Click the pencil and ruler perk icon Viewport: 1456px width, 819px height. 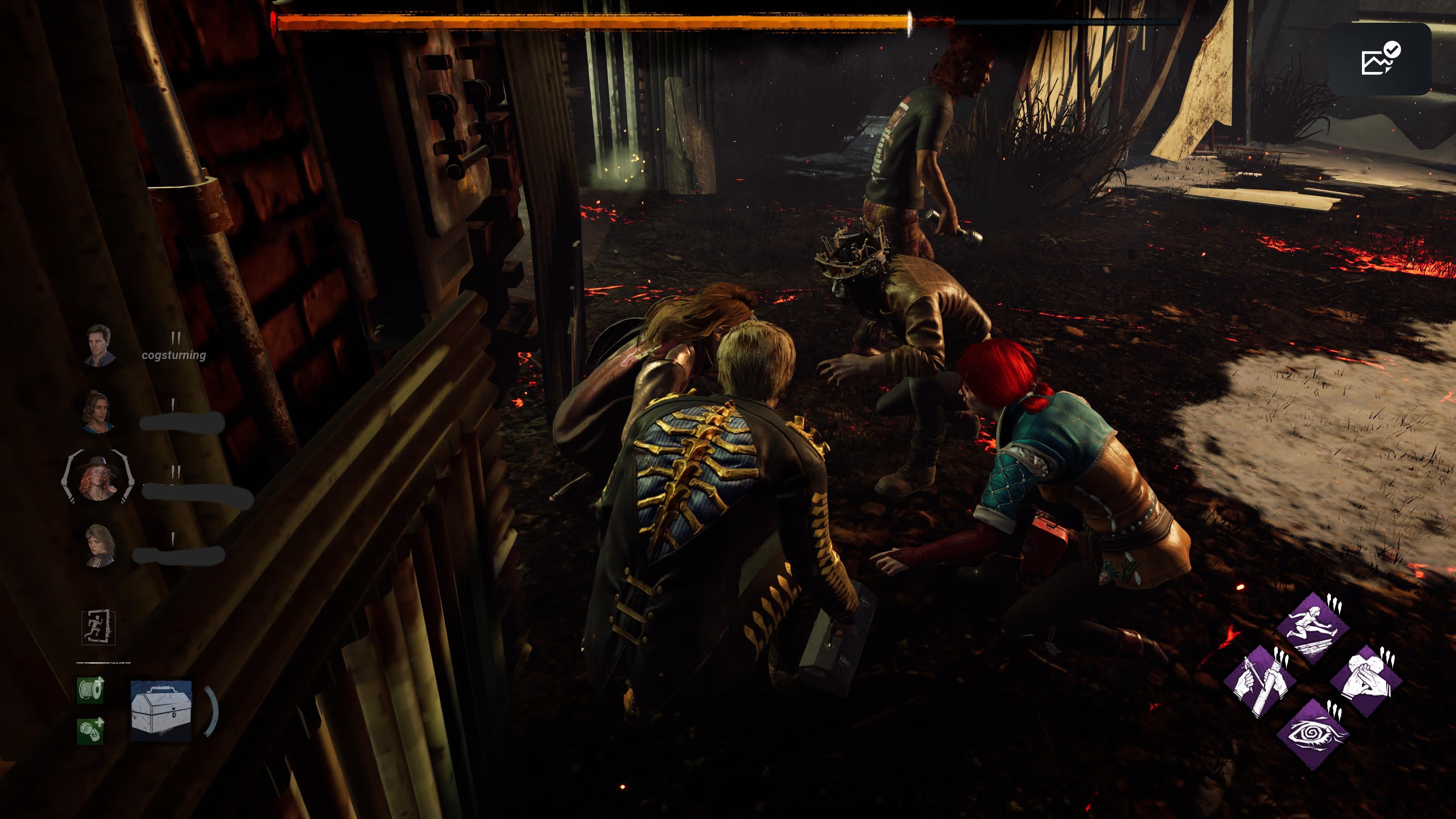pos(1259,681)
